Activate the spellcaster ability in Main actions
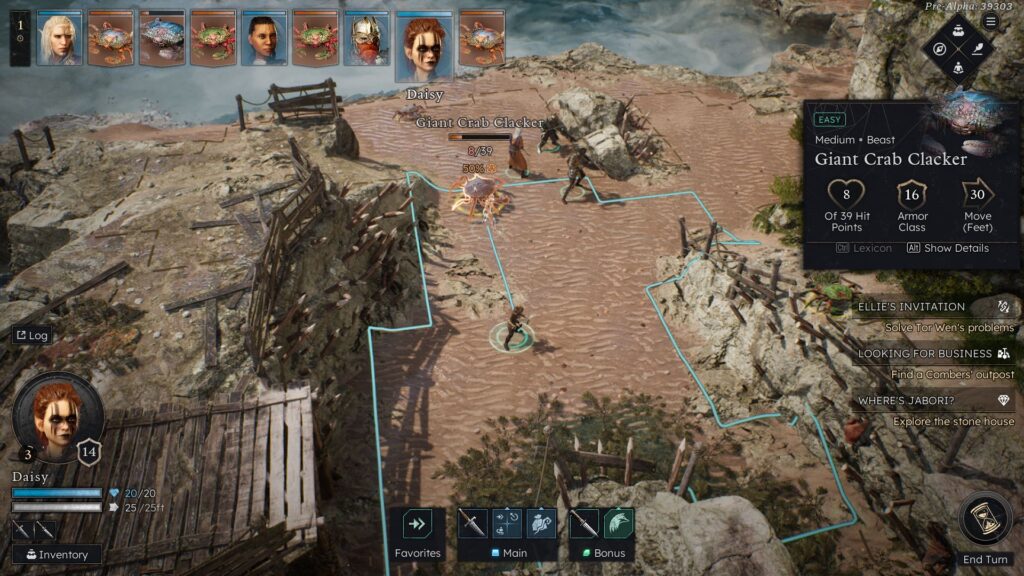Screen dimensions: 1024x576 point(541,523)
